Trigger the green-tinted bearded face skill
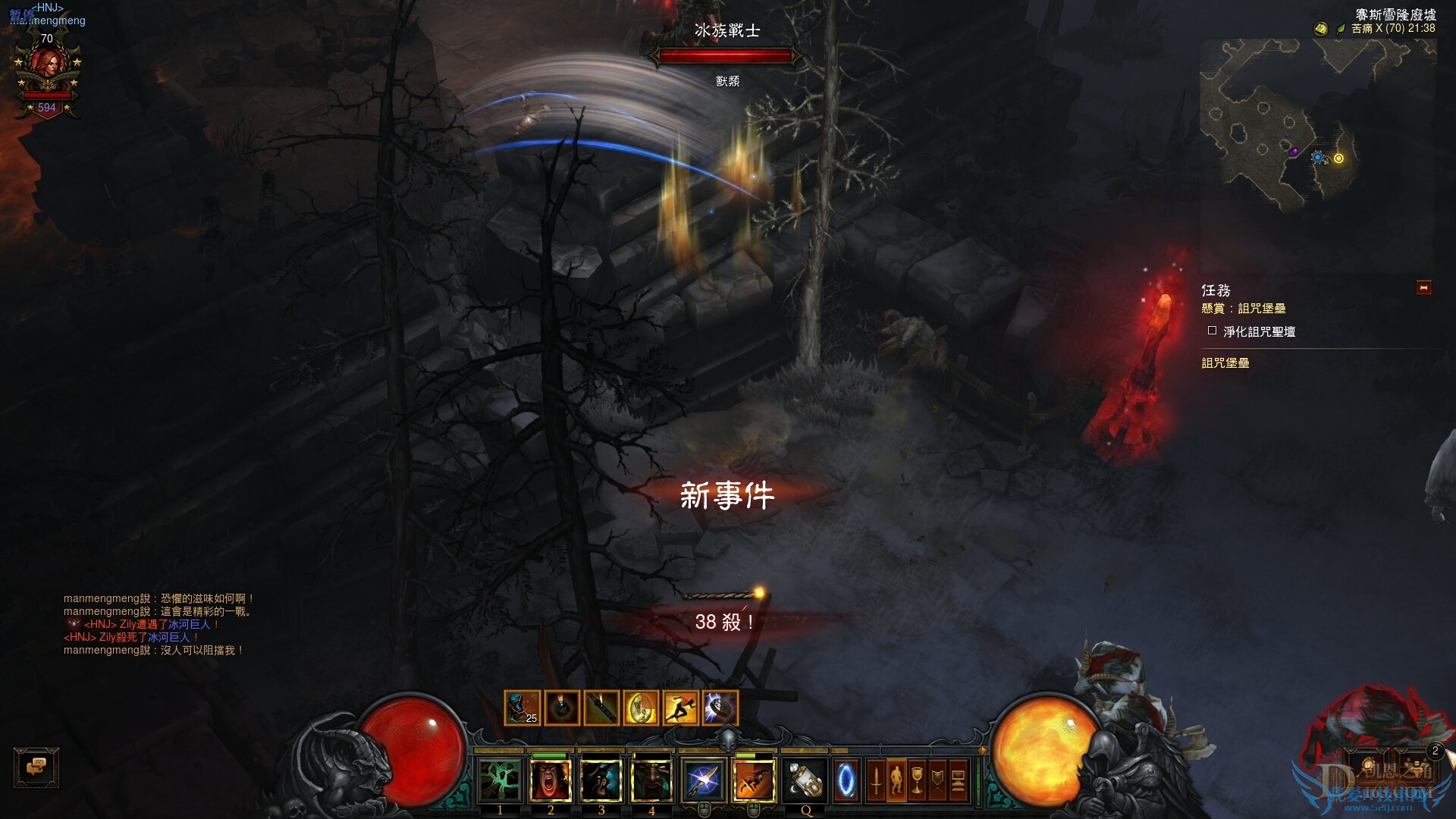The height and width of the screenshot is (819, 1456). 651,780
